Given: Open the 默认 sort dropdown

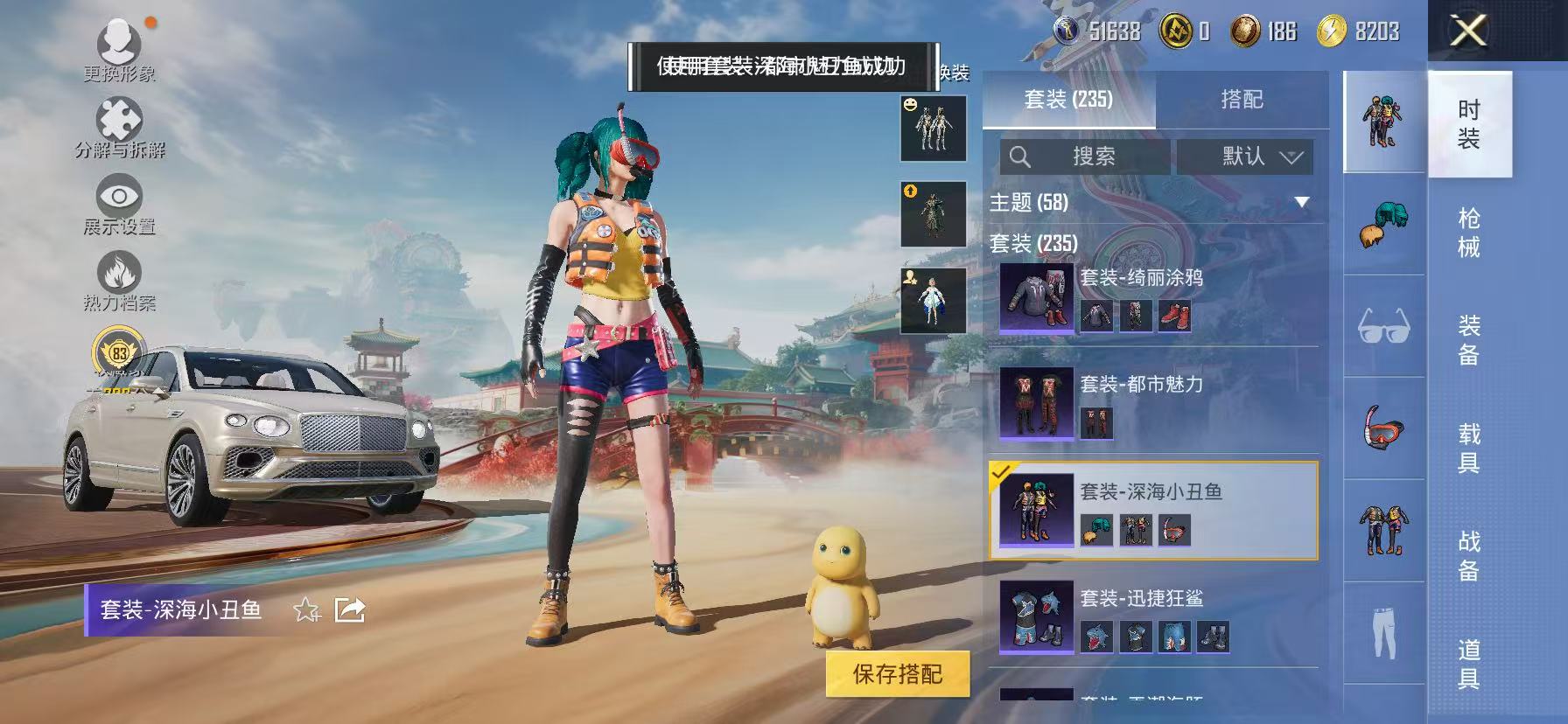Looking at the screenshot, I should pyautogui.click(x=1244, y=157).
